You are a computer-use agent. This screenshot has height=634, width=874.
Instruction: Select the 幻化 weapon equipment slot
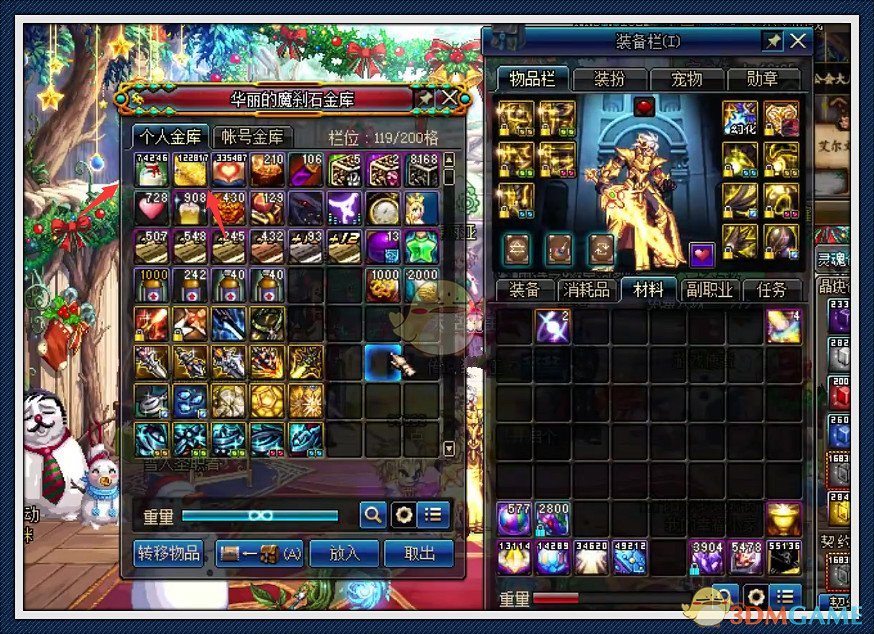click(x=740, y=118)
